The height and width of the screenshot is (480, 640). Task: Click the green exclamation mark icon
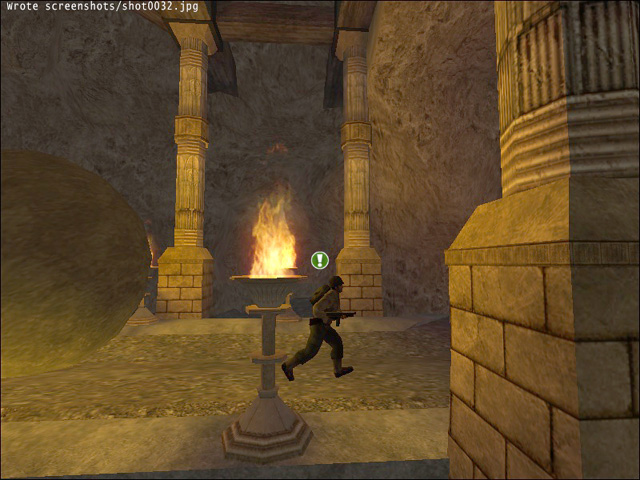click(x=319, y=260)
